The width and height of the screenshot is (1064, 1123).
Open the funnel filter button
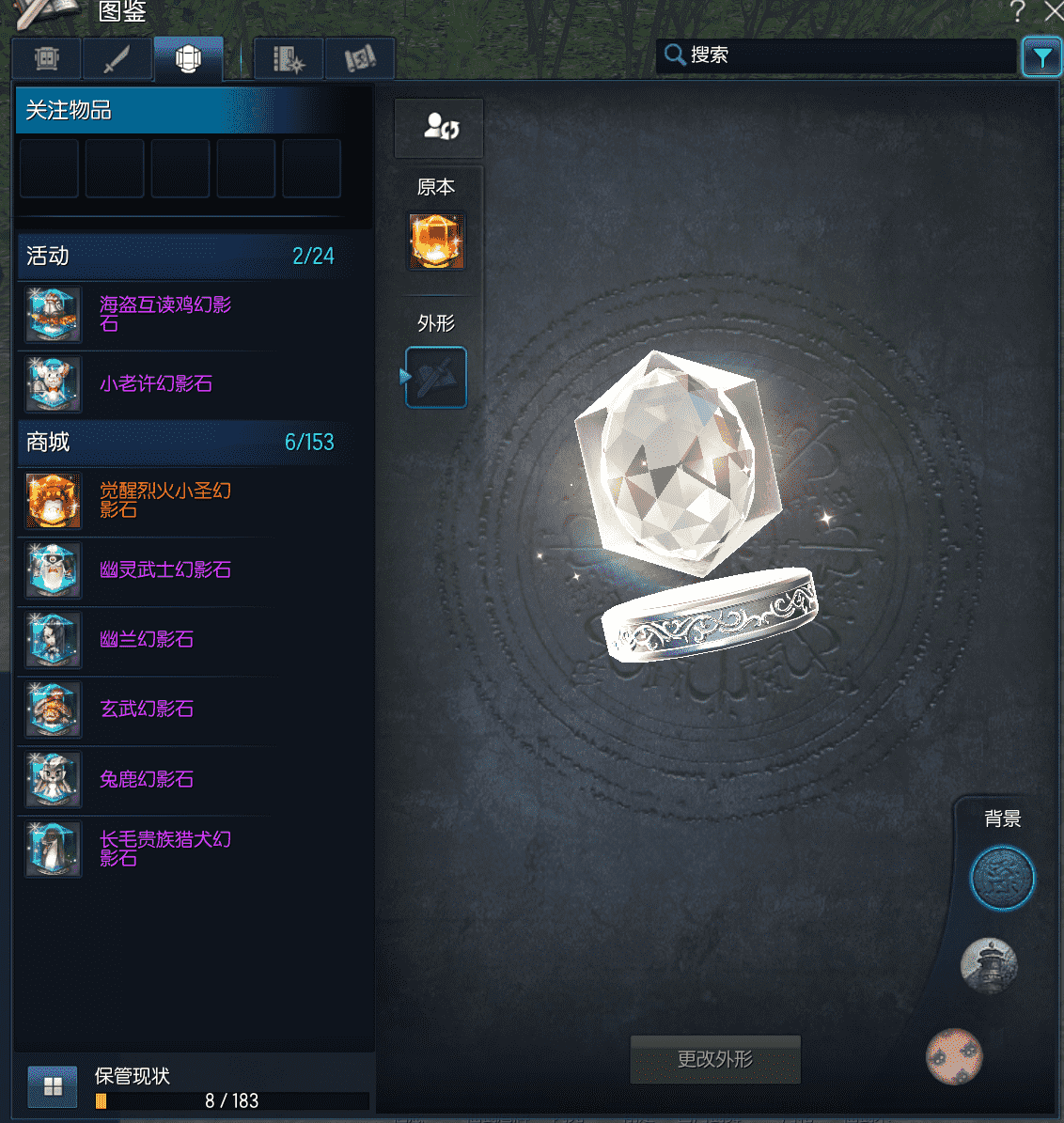(1041, 56)
